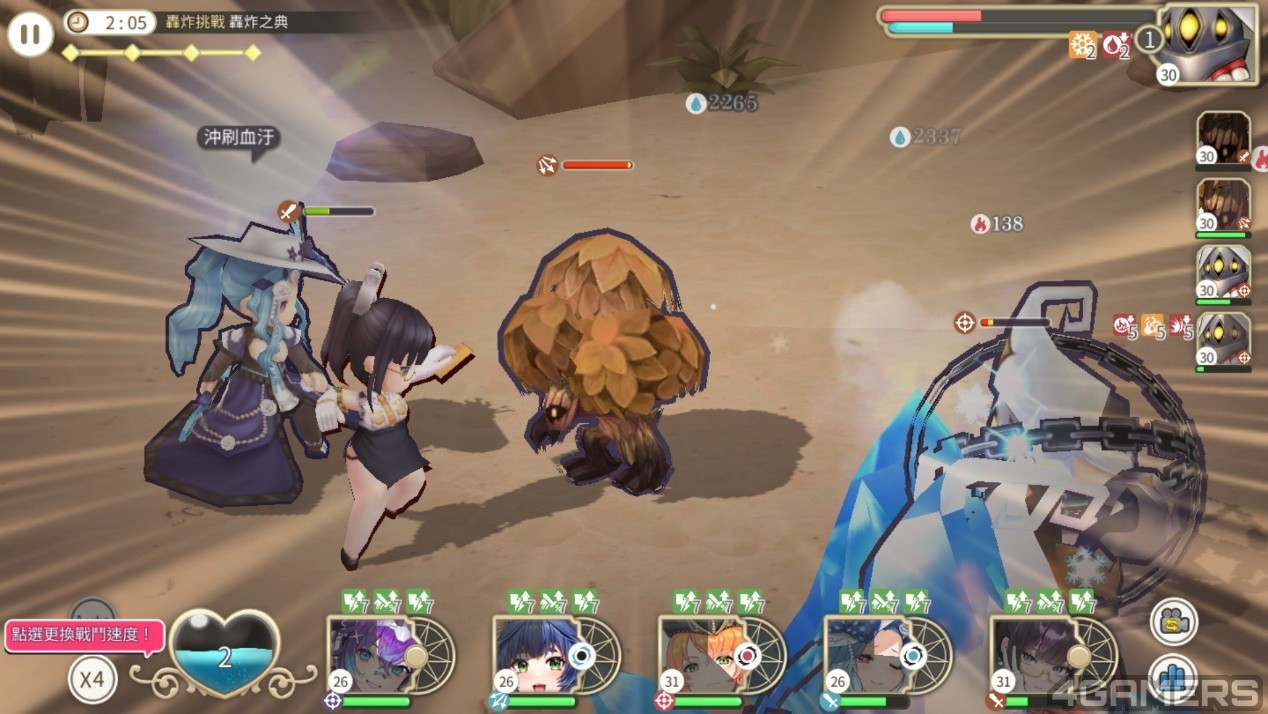Toggle the battle camera button
The width and height of the screenshot is (1268, 714).
pyautogui.click(x=1174, y=622)
